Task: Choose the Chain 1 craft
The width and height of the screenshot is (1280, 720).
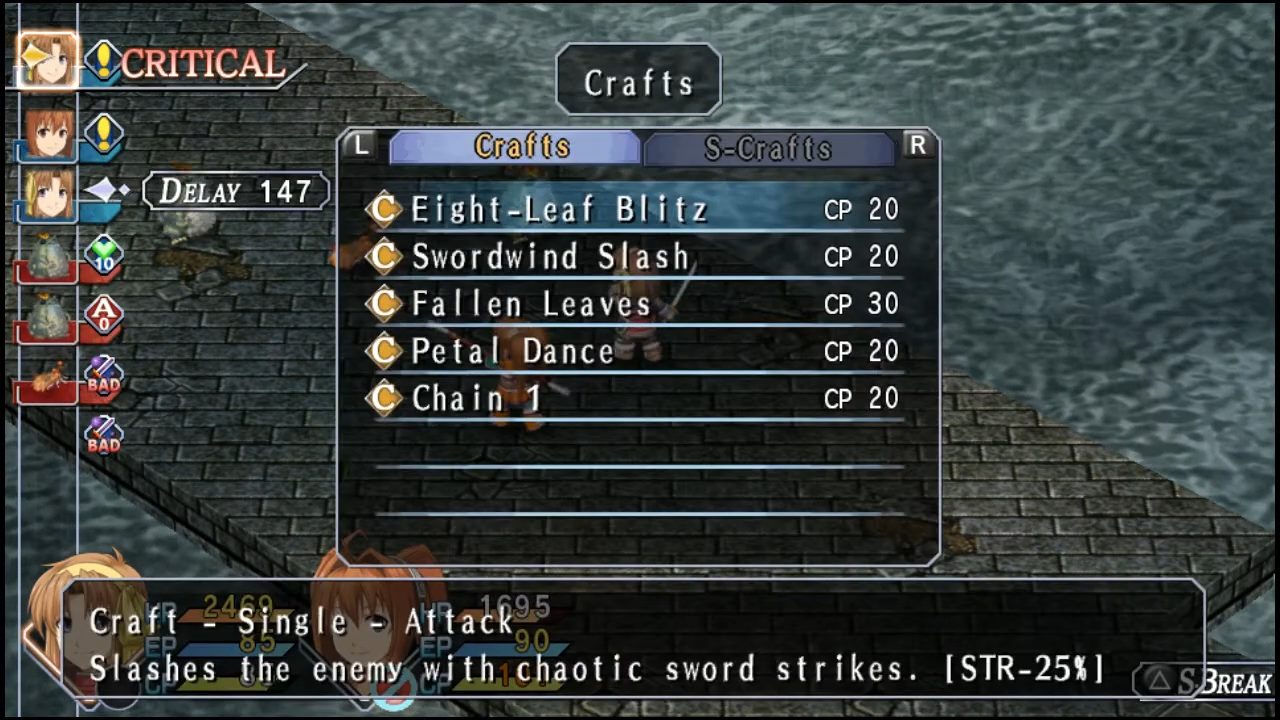Action: 476,398
